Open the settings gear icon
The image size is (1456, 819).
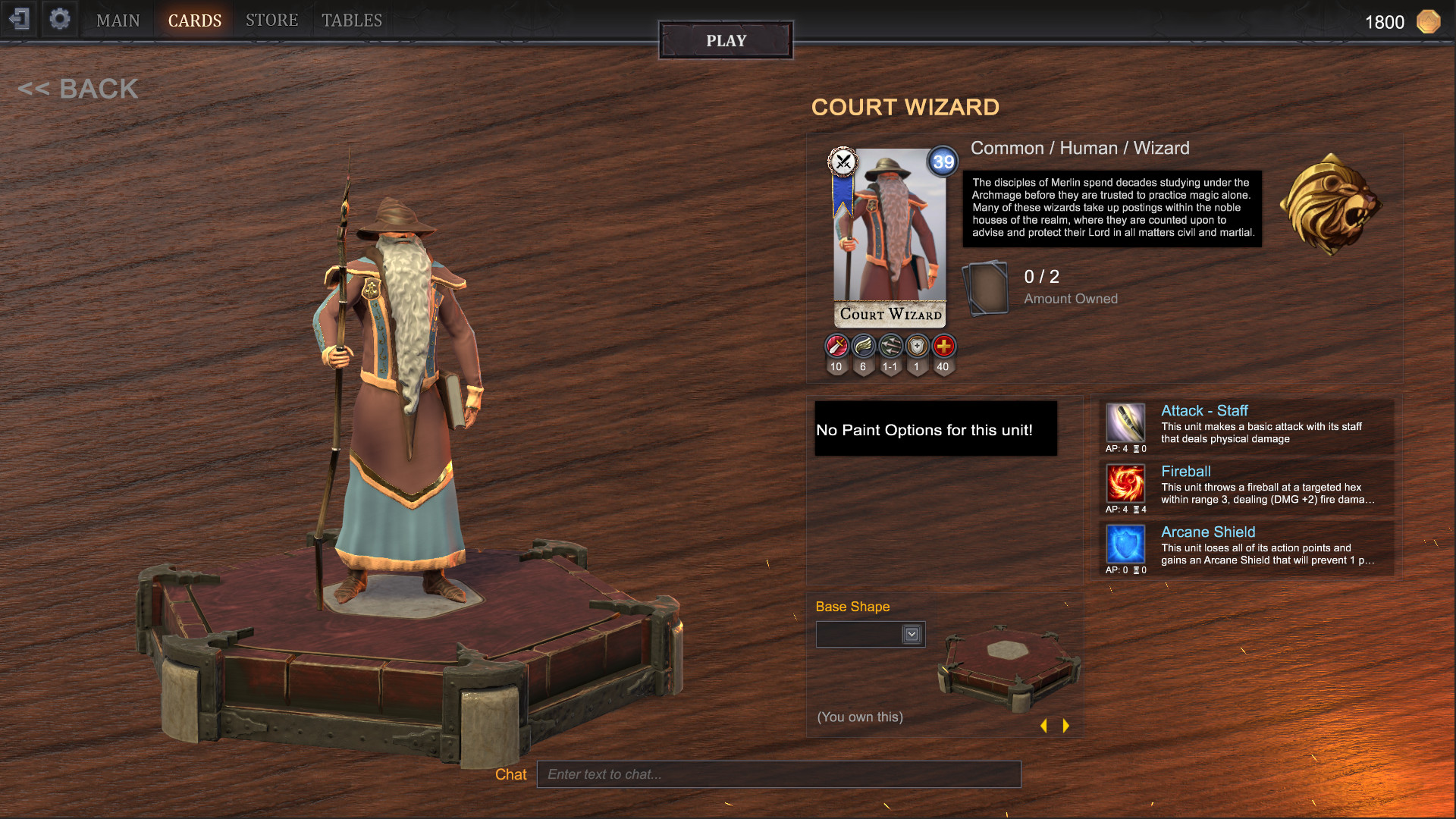click(x=60, y=19)
